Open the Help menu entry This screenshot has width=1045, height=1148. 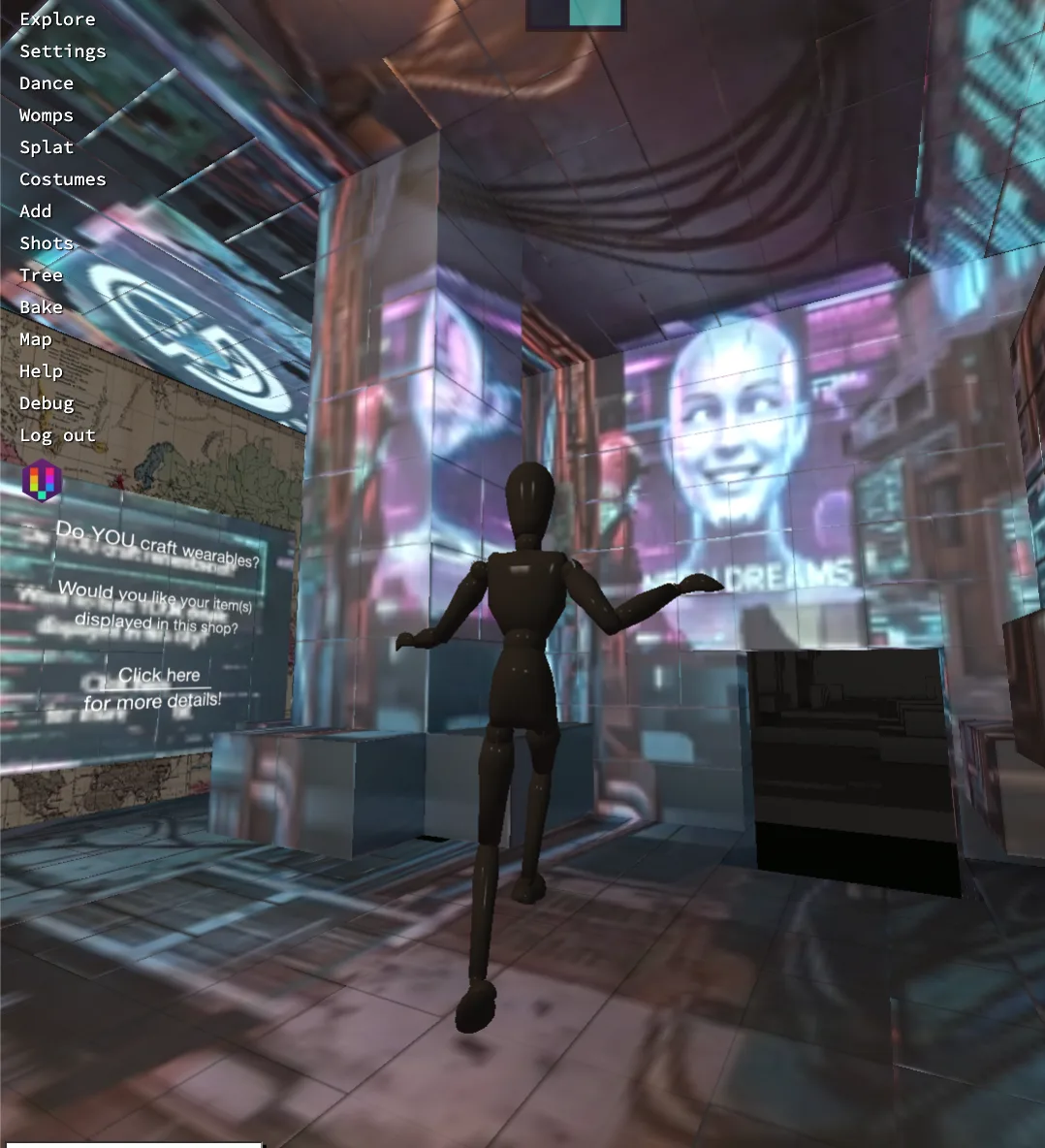coord(41,371)
